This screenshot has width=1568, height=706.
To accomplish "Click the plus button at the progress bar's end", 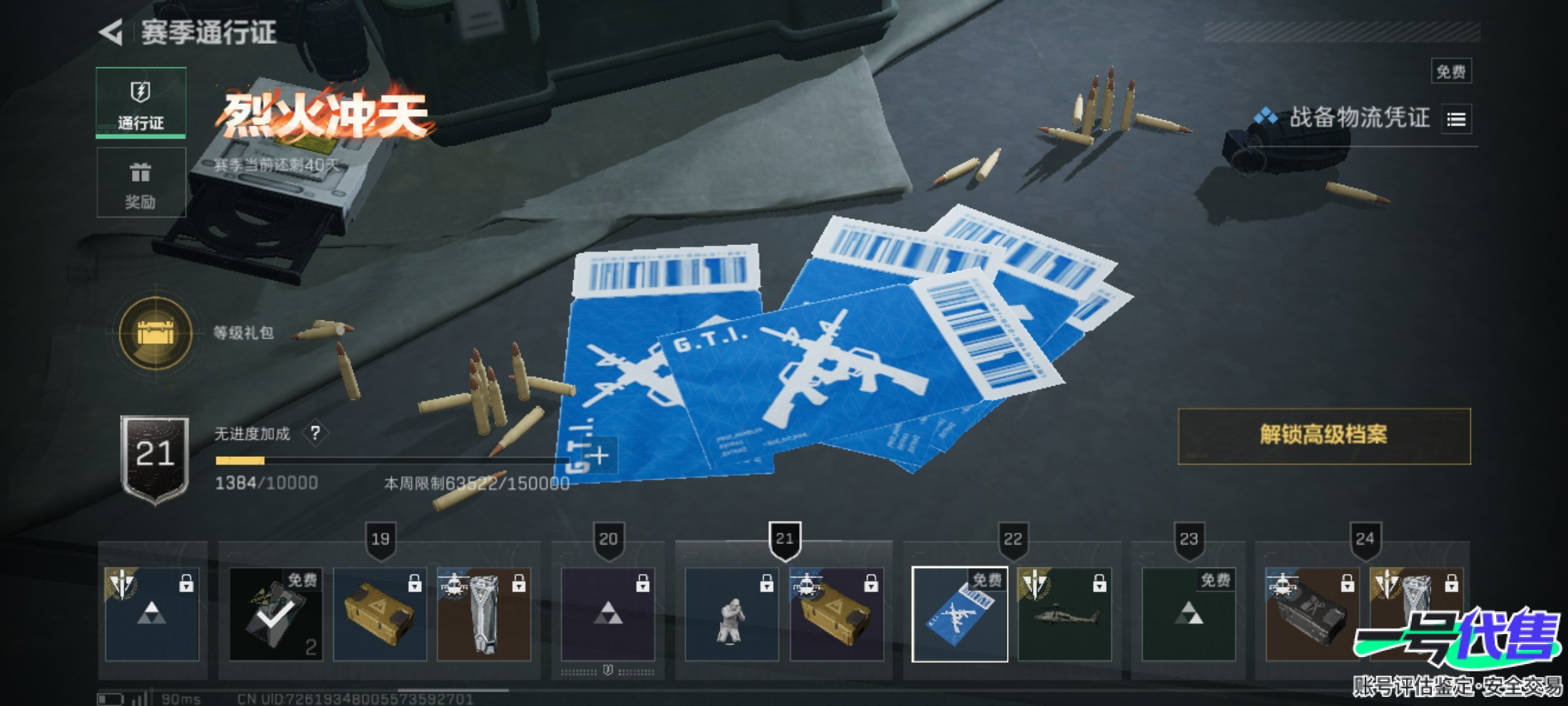I will [598, 455].
